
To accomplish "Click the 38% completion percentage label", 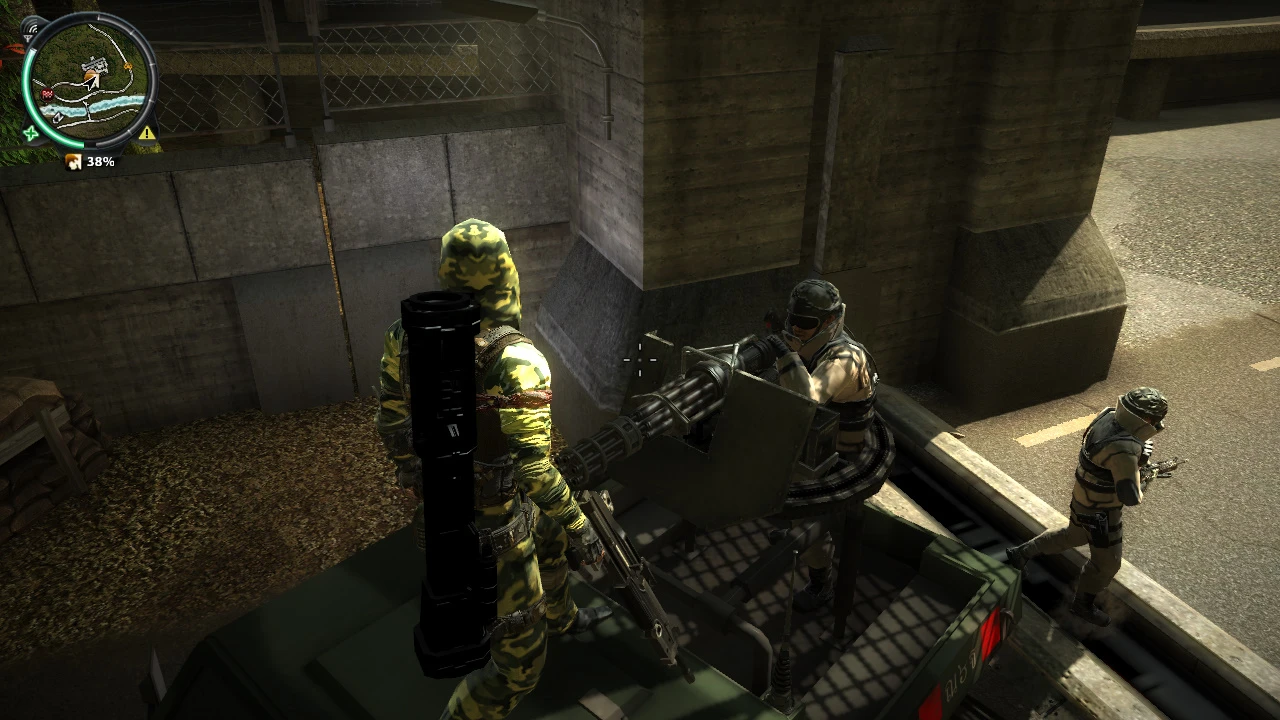I will tap(100, 160).
